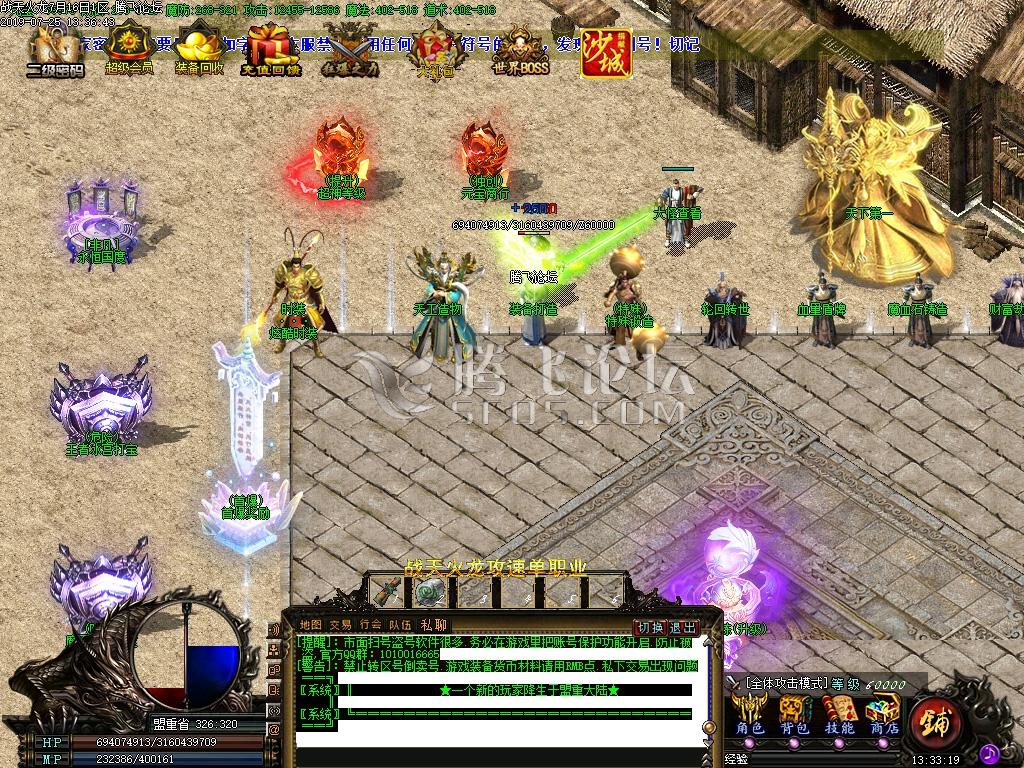Screen dimensions: 1024x768
Task: Select the 行会 guild chat tab
Action: [x=370, y=625]
